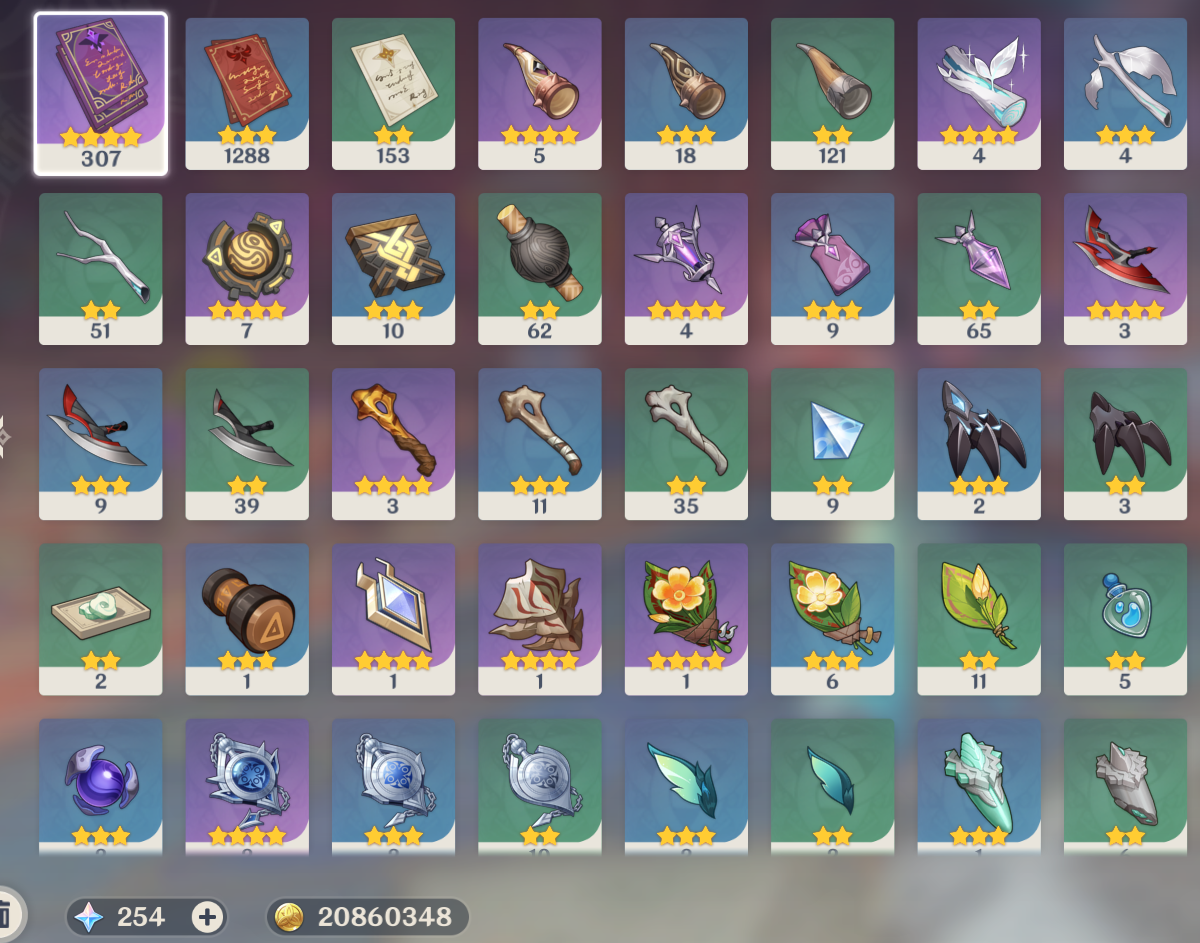1200x943 pixels.
Task: Choose the purple orb item
Action: [x=101, y=786]
